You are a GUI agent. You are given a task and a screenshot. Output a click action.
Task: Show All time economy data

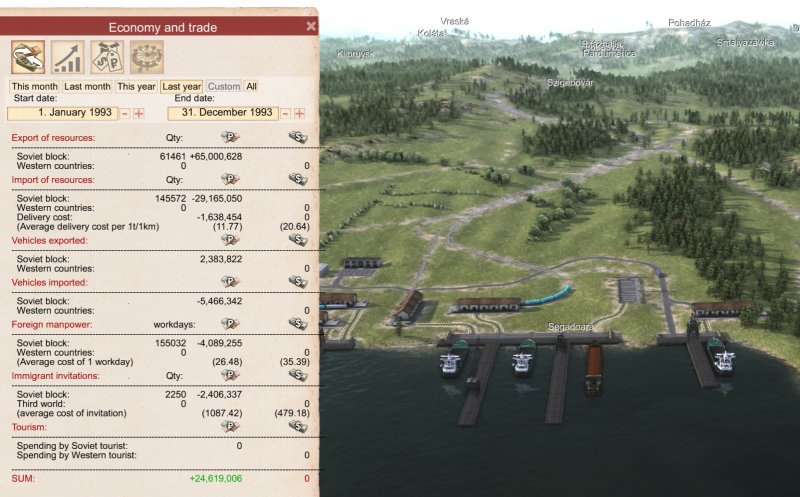251,87
